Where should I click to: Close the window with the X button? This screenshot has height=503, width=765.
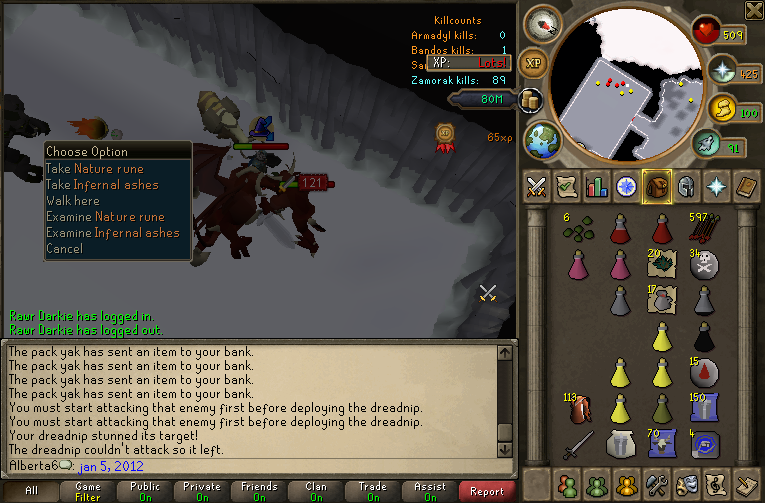754,11
